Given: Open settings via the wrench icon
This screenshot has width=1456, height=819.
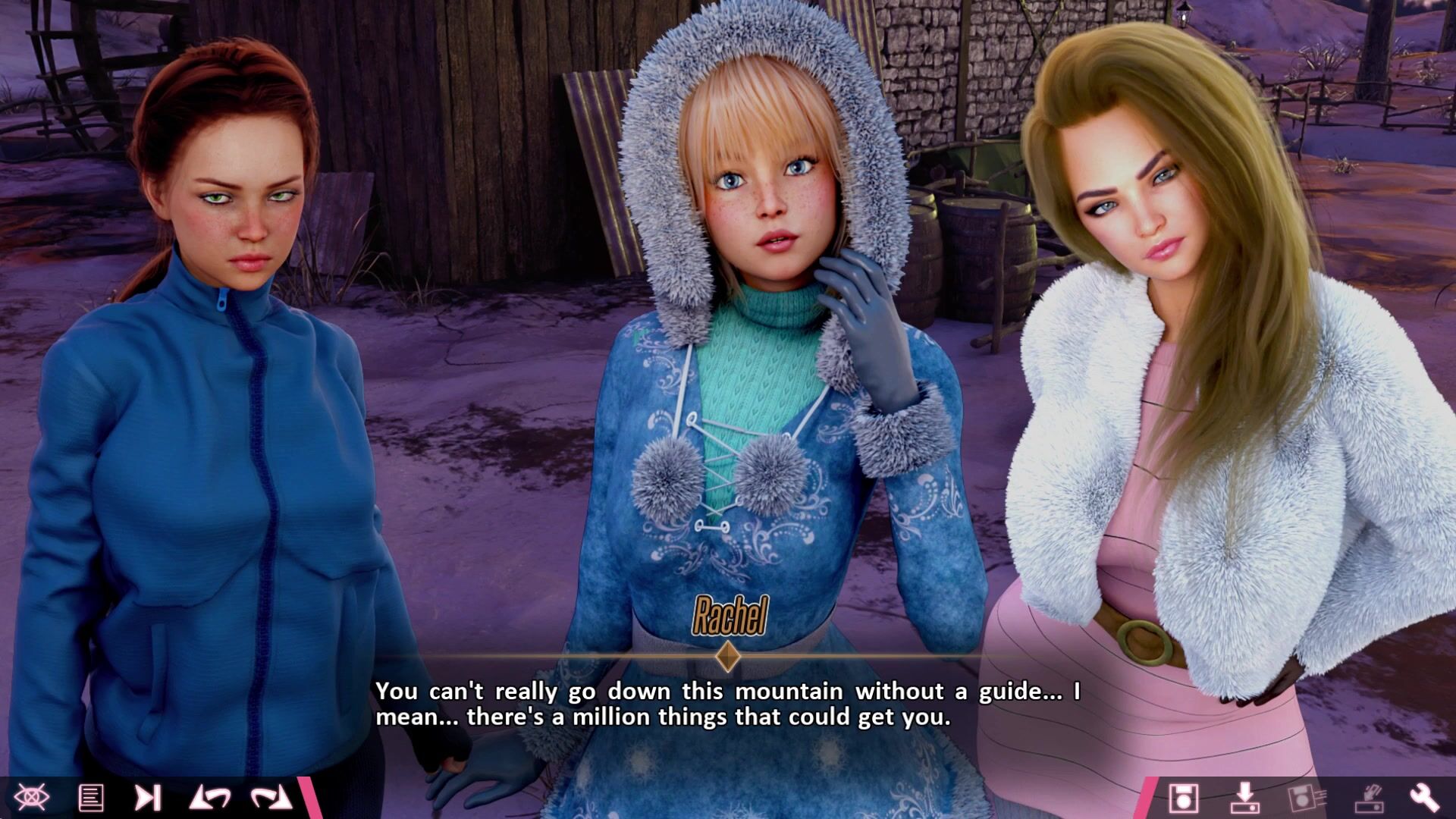Looking at the screenshot, I should point(1424,798).
